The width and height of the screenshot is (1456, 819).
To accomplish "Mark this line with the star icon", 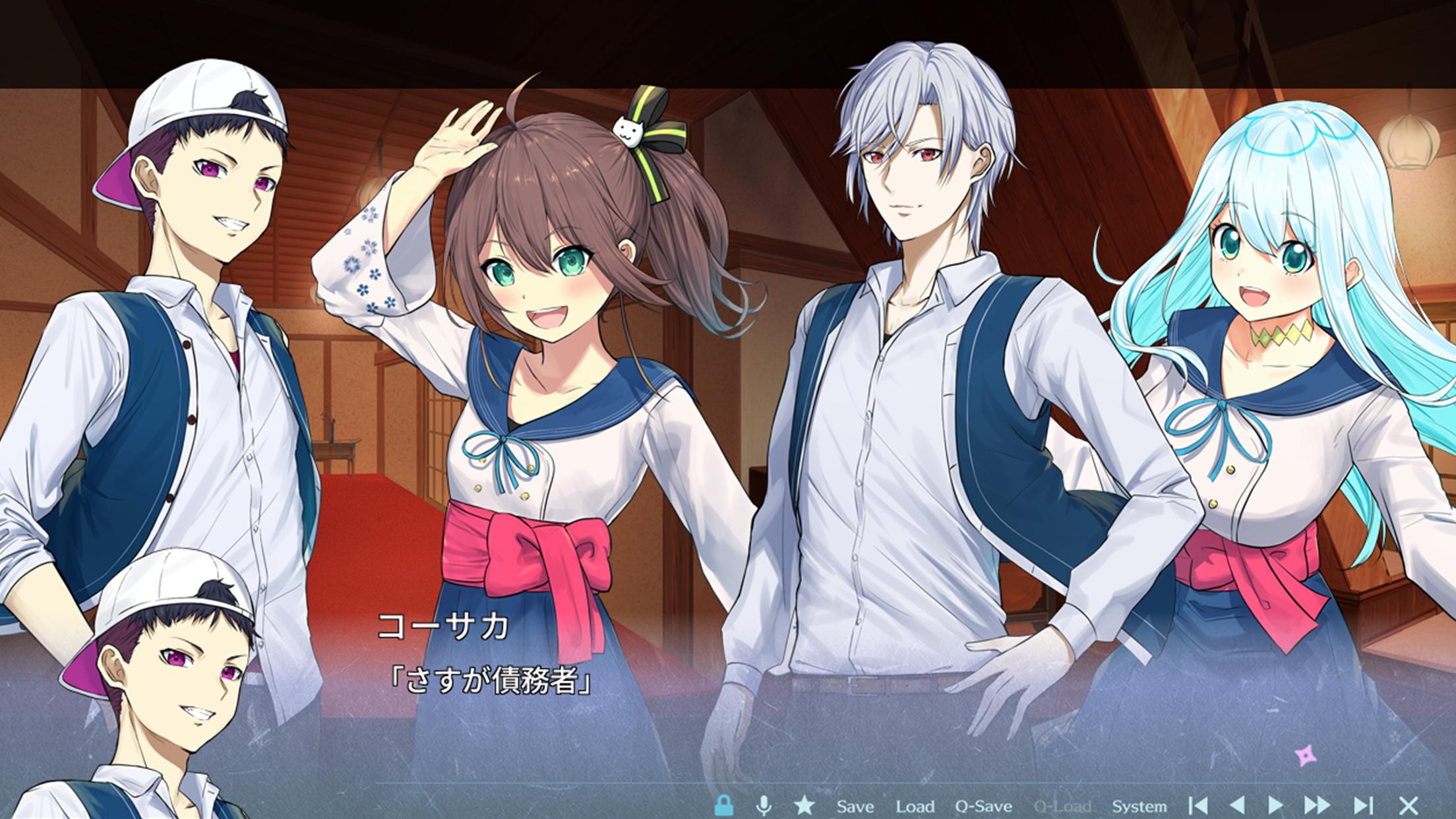I will [804, 805].
